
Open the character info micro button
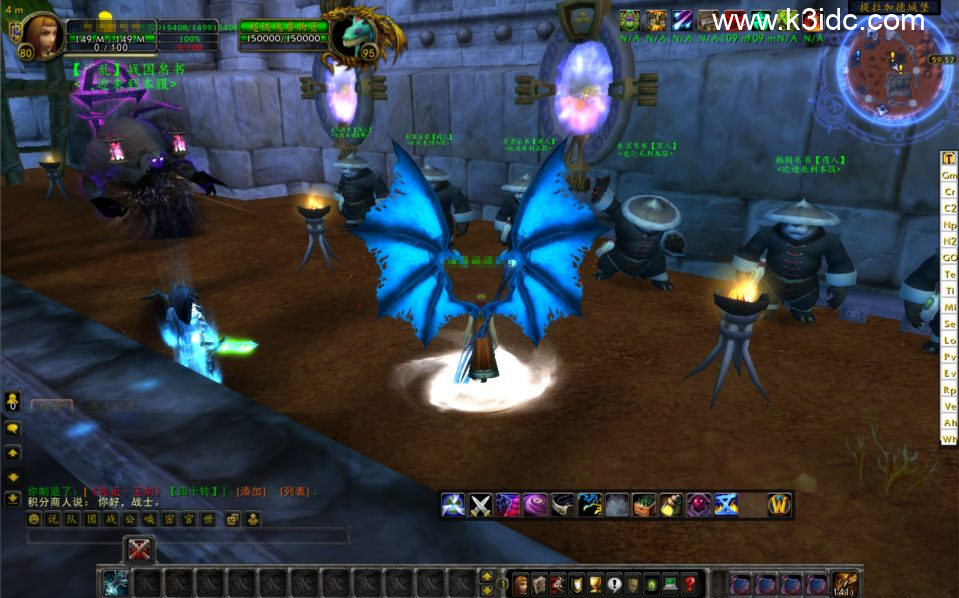520,584
